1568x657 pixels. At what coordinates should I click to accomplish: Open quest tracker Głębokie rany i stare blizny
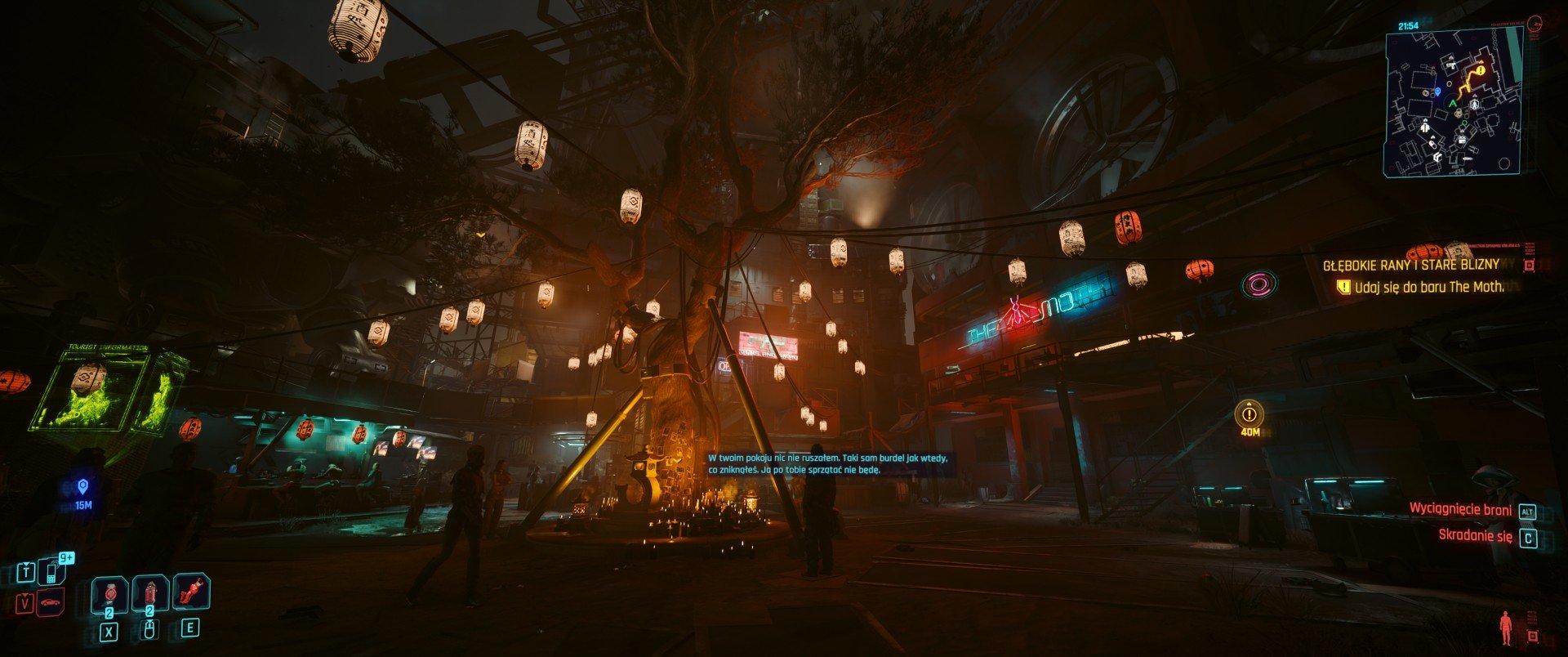[x=1410, y=265]
